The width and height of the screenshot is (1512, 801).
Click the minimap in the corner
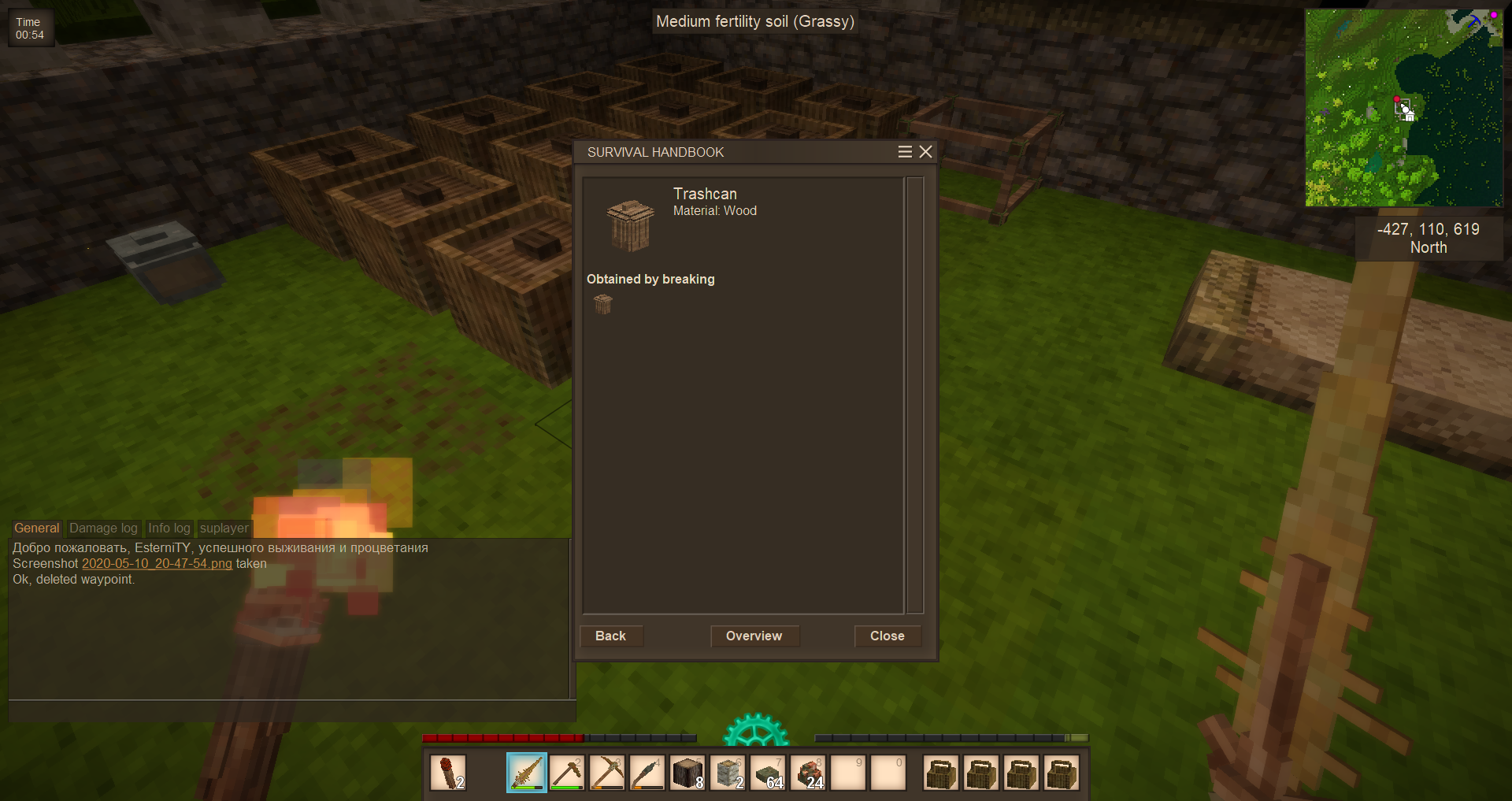[x=1403, y=108]
